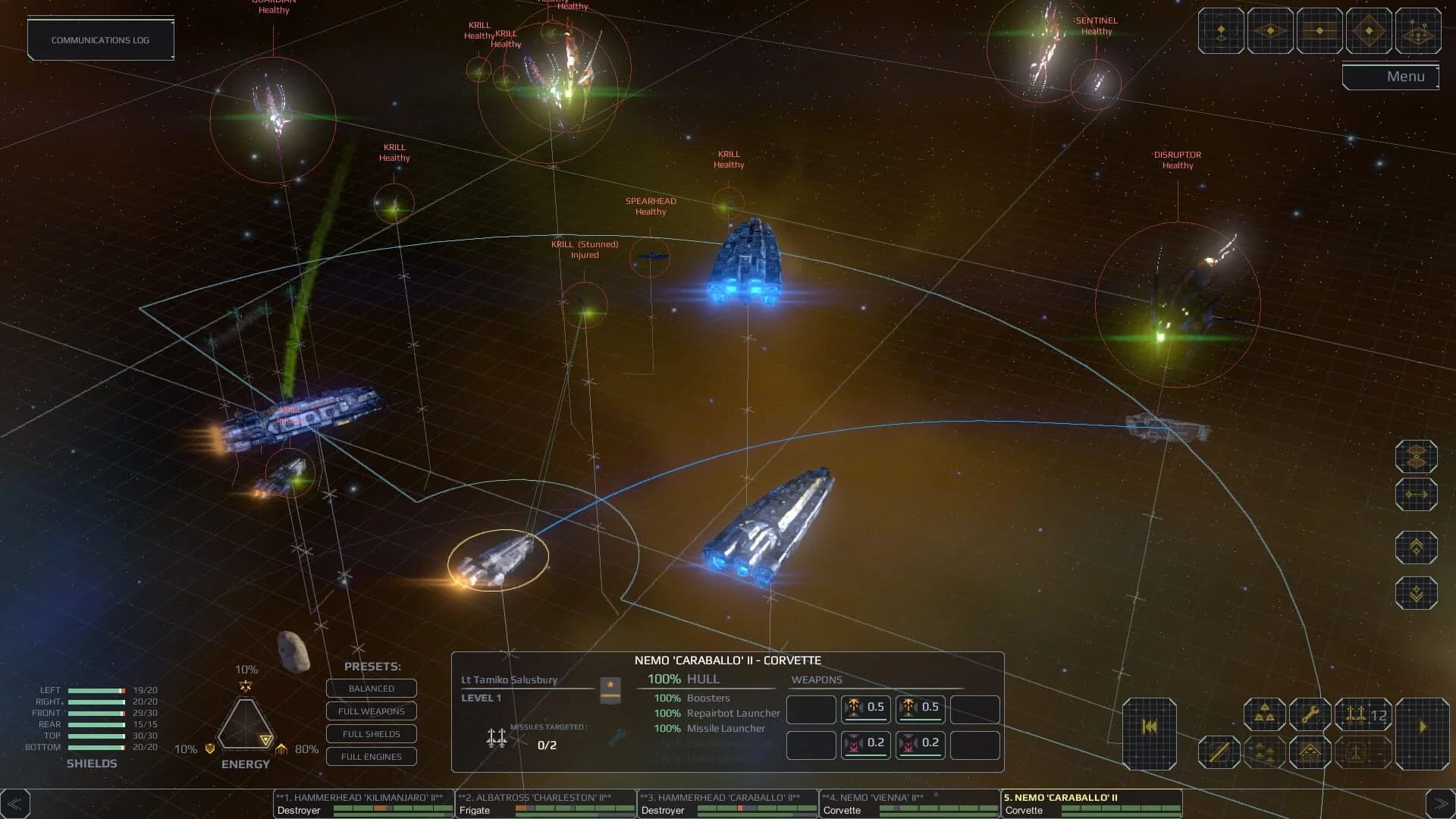
Task: Enable the Full Shields preset
Action: point(371,734)
